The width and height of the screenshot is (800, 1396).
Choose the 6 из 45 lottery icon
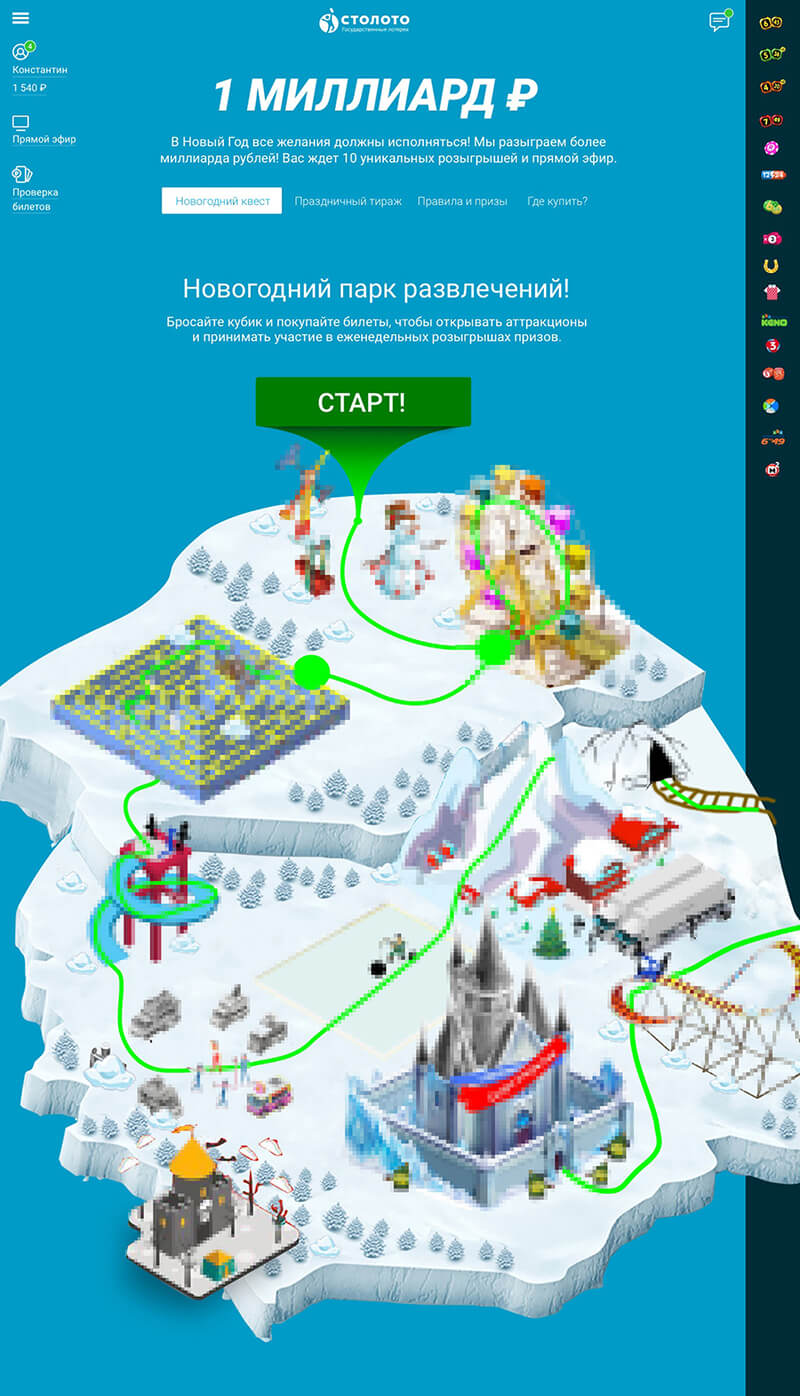772,21
